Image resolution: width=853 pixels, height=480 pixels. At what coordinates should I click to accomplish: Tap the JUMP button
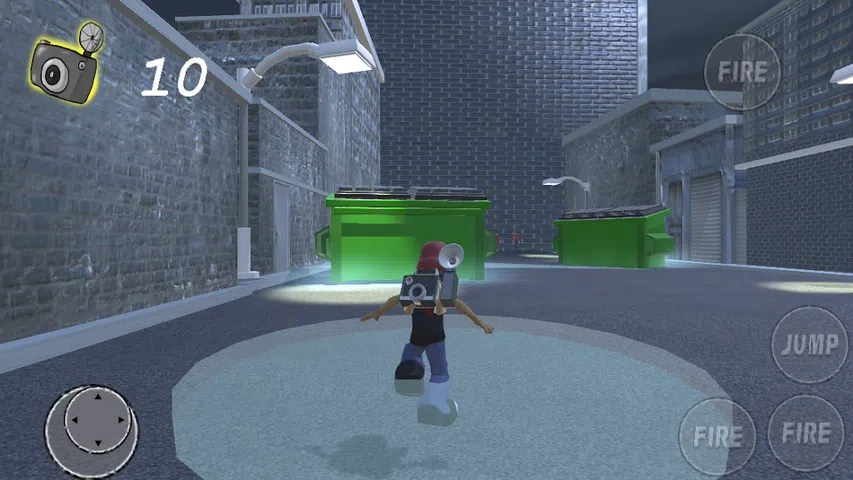click(809, 345)
